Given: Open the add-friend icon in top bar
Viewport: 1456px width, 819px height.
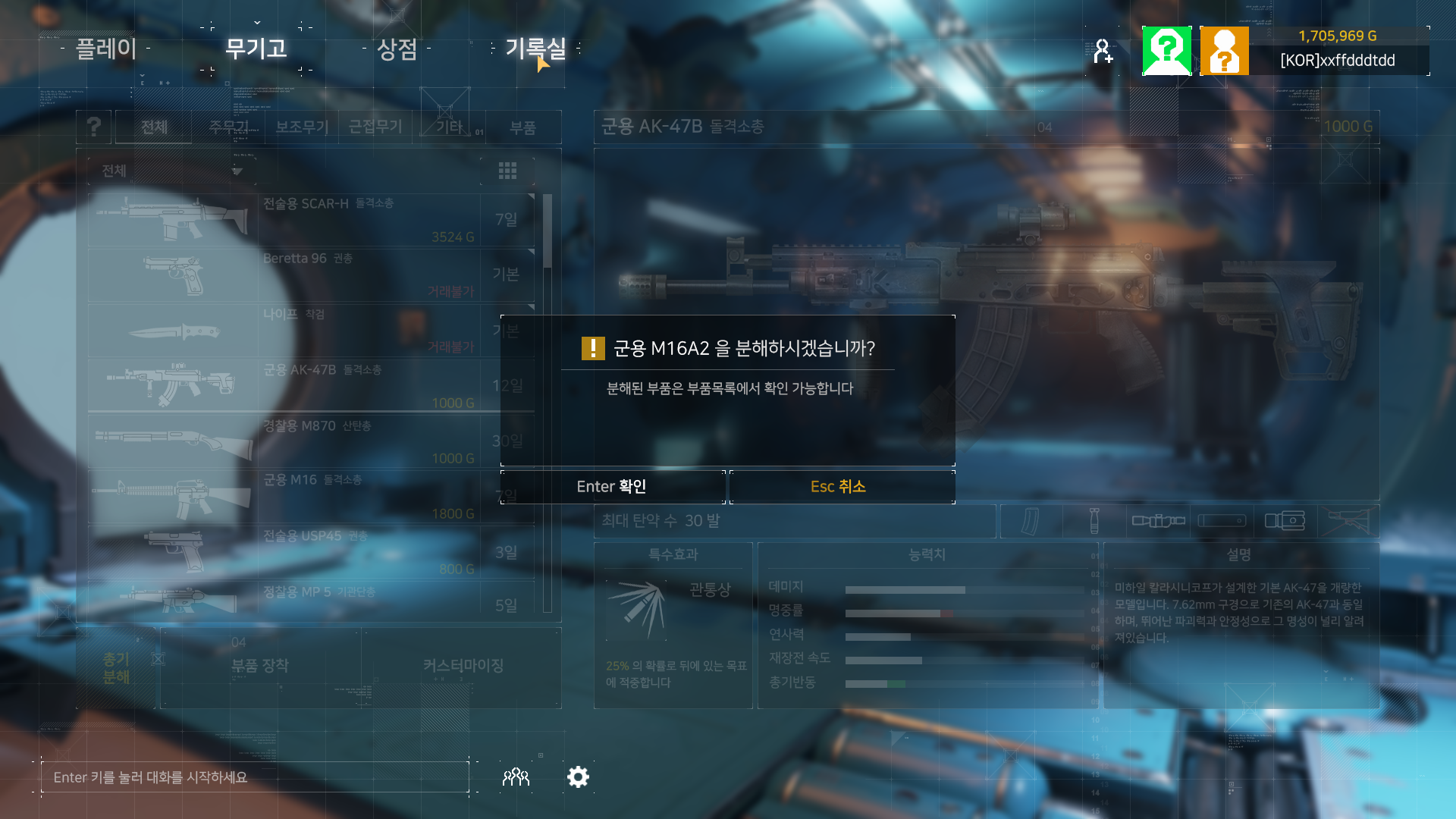Looking at the screenshot, I should coord(1103,50).
